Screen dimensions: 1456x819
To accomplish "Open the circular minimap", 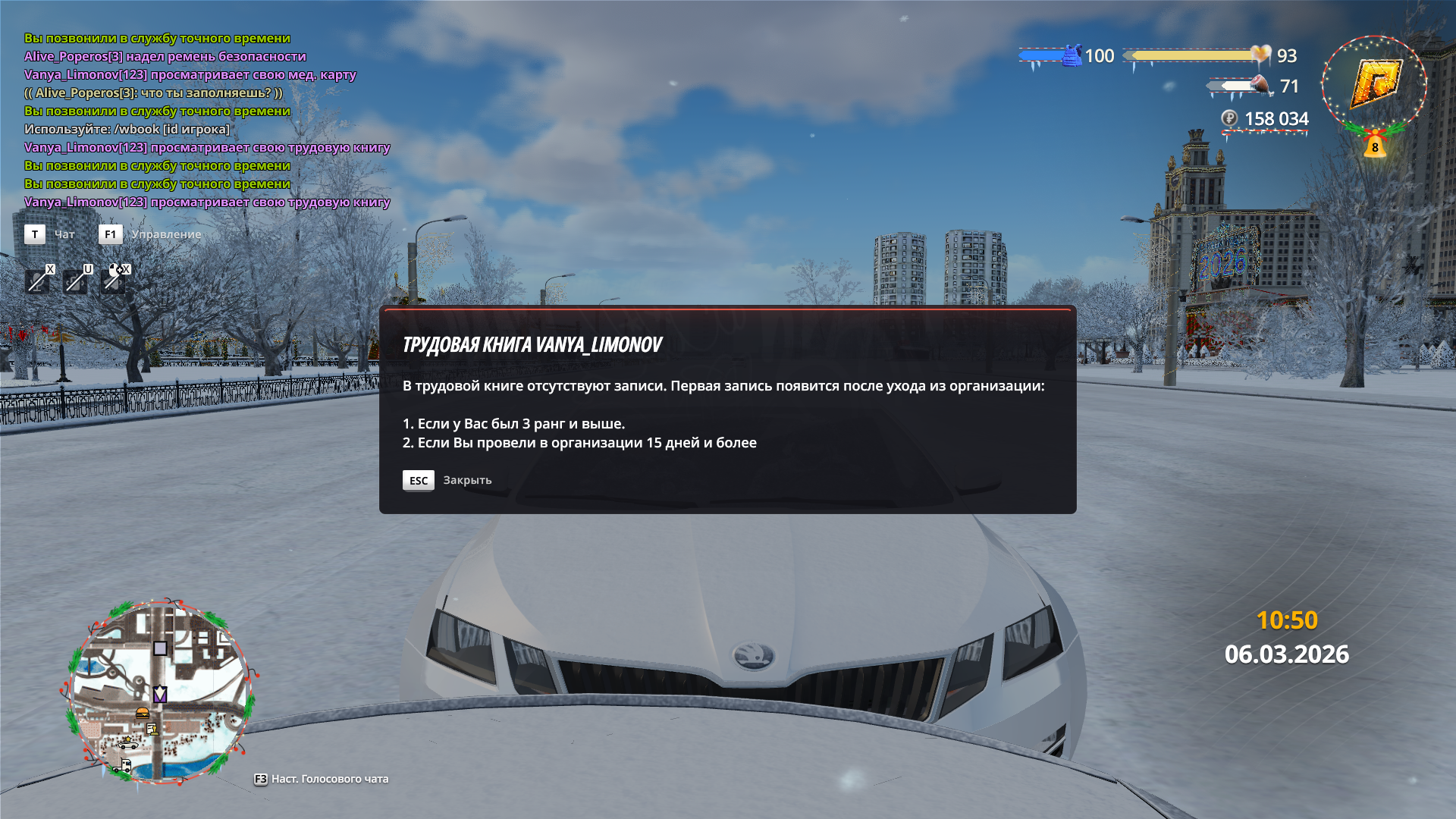I will click(159, 692).
